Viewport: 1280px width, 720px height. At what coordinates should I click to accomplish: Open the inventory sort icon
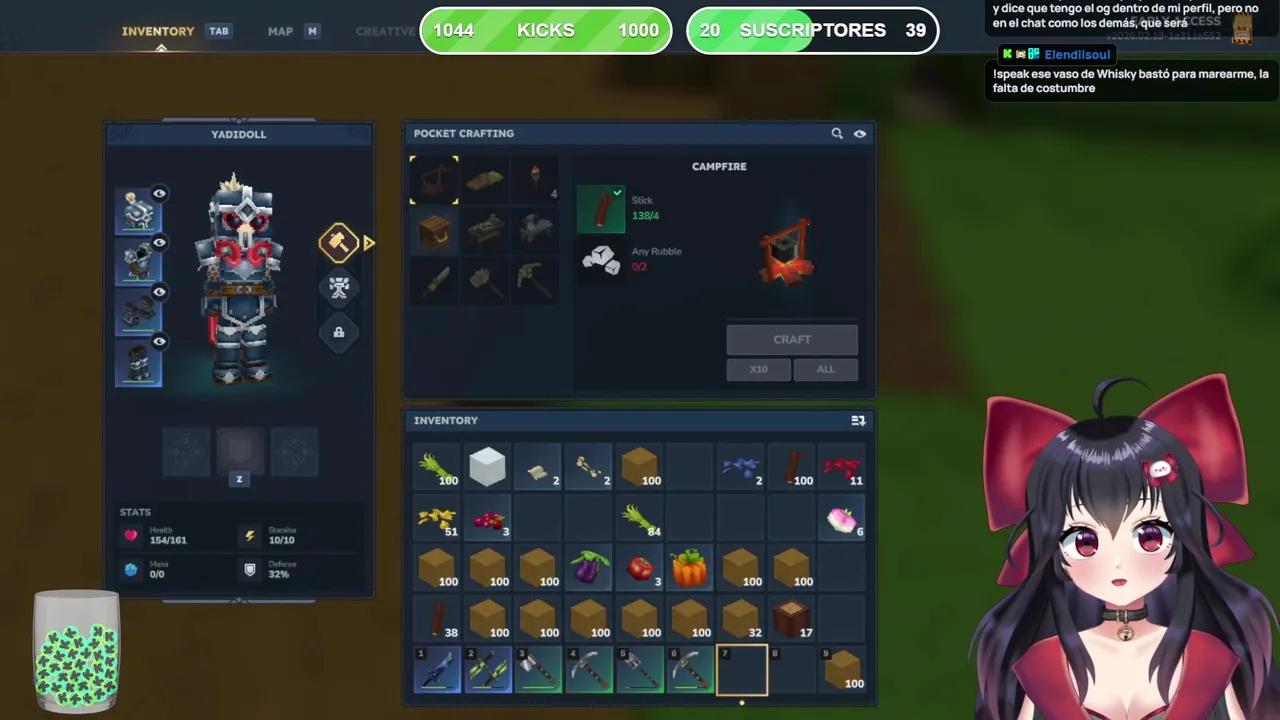click(858, 420)
